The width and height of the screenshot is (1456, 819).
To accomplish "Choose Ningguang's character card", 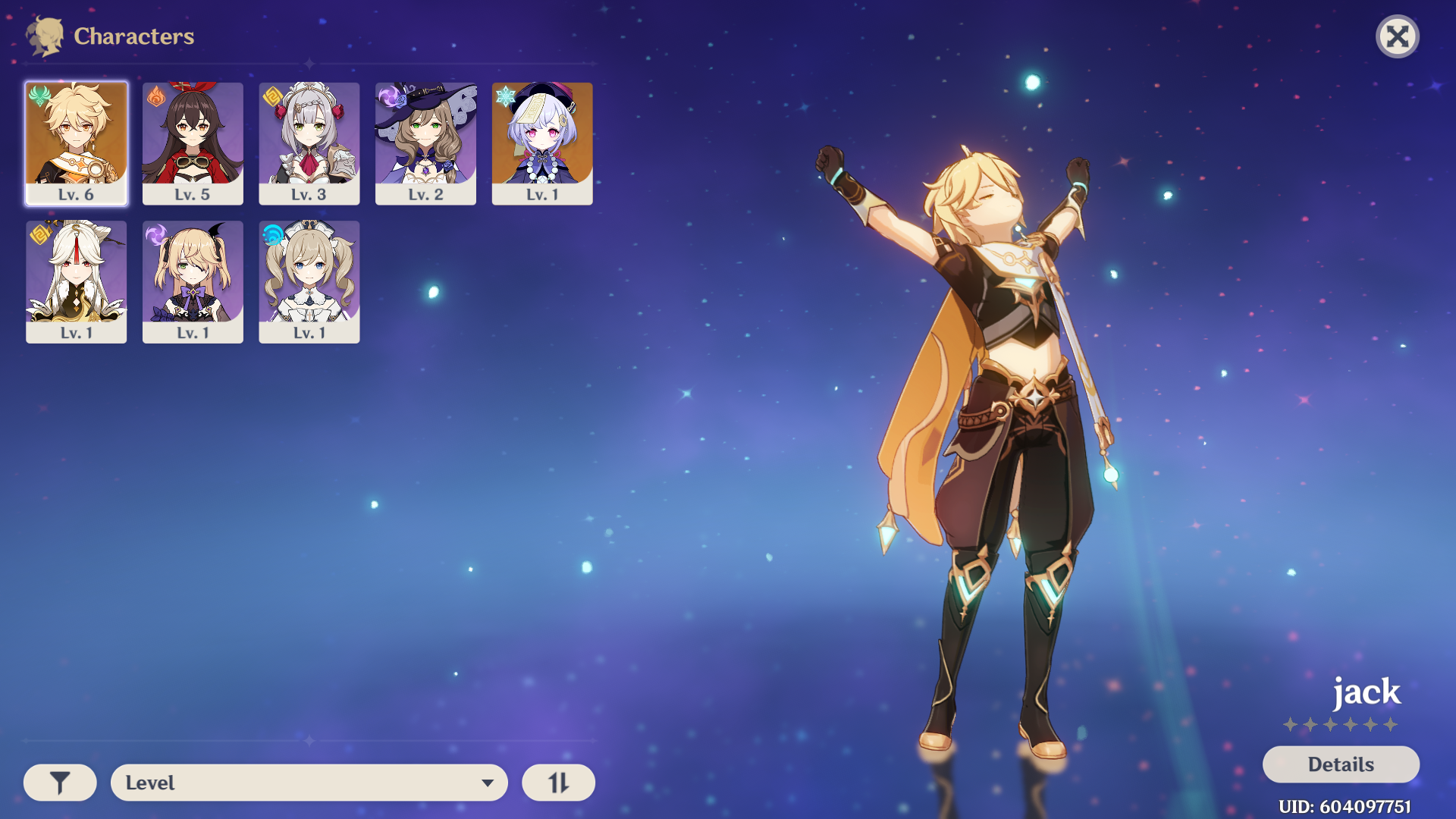I will (x=76, y=281).
